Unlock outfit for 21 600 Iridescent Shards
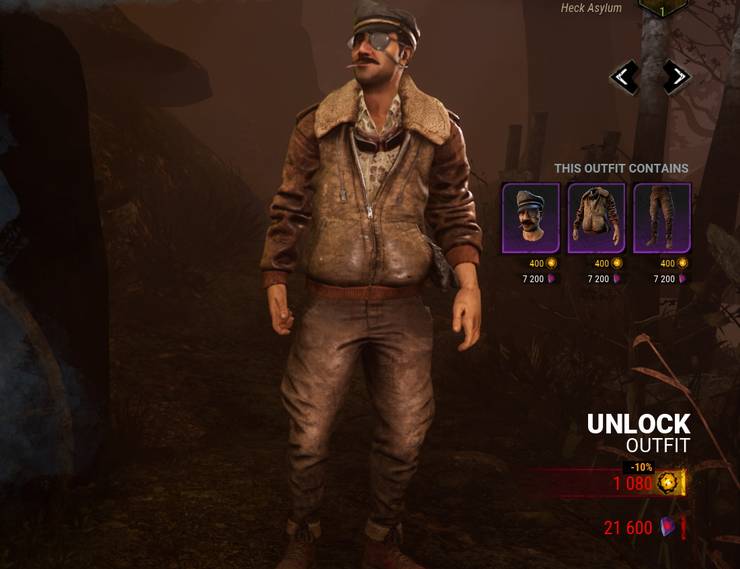 [x=640, y=527]
